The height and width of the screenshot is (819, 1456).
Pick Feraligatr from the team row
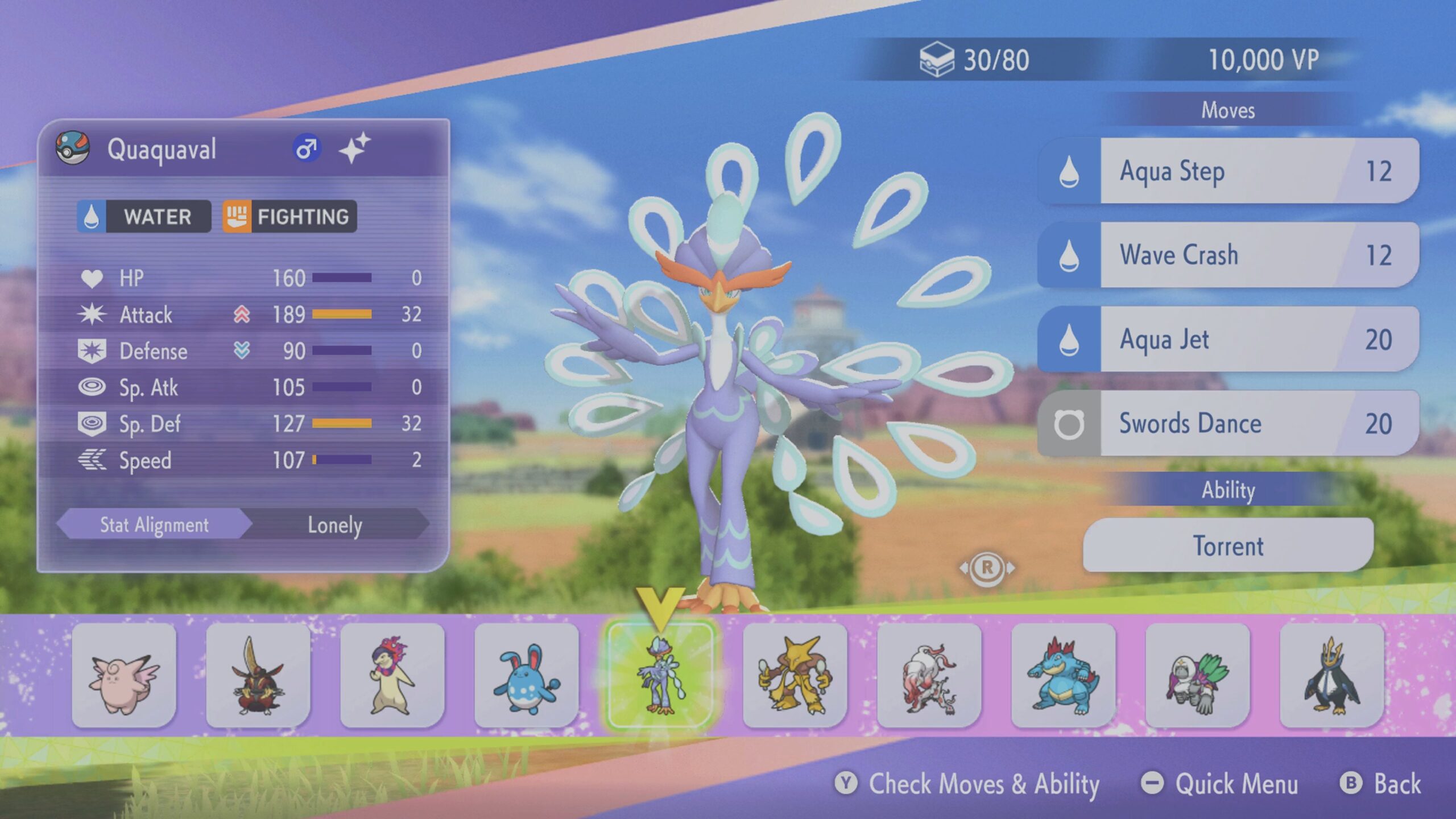1064,675
